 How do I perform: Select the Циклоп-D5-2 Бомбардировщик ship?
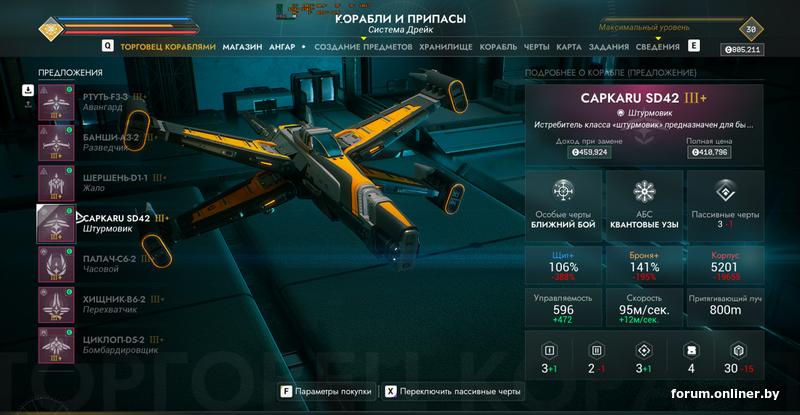[x=95, y=345]
